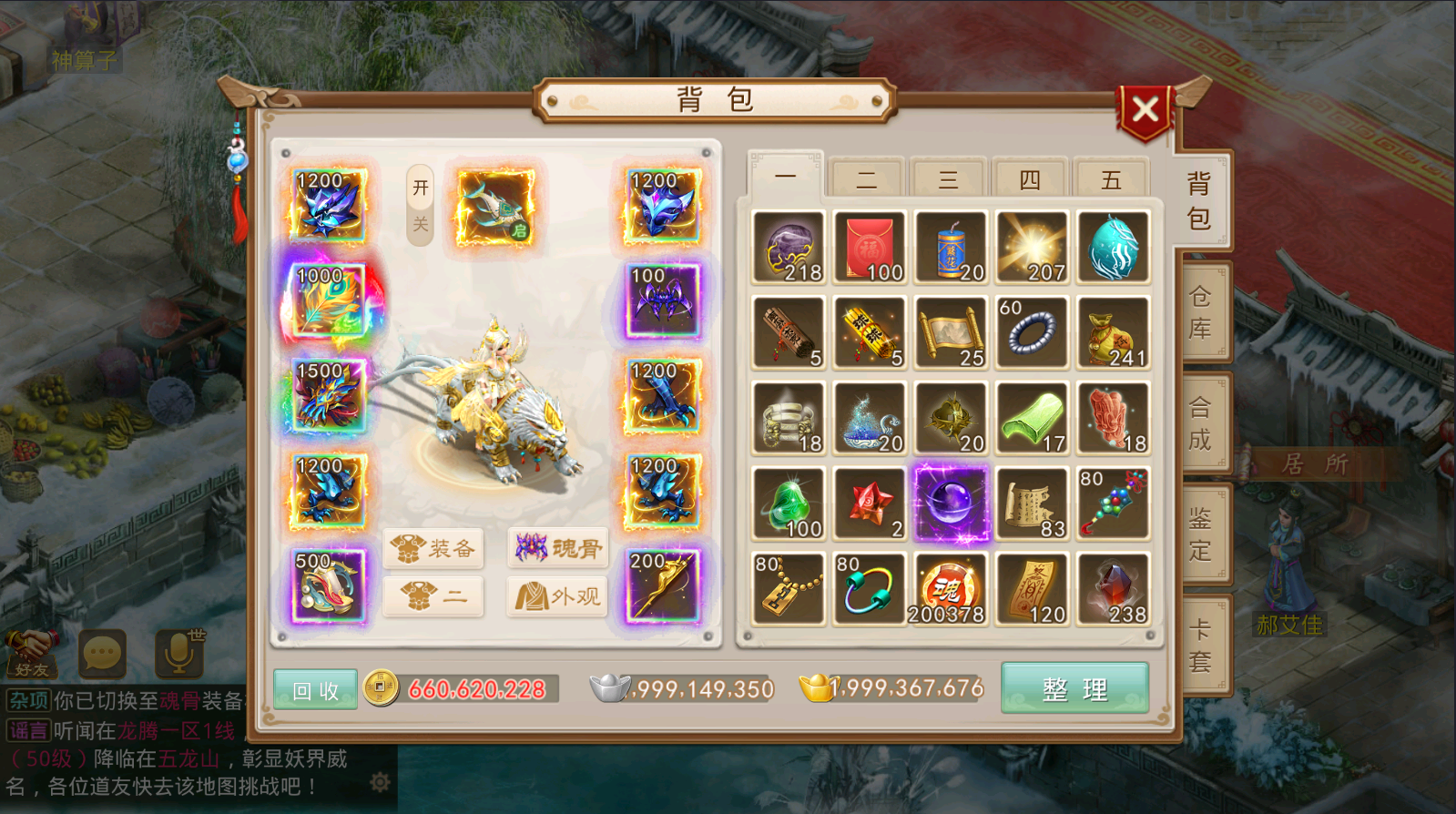Click the 回收 recycle button
This screenshot has height=814, width=1456.
click(x=315, y=690)
